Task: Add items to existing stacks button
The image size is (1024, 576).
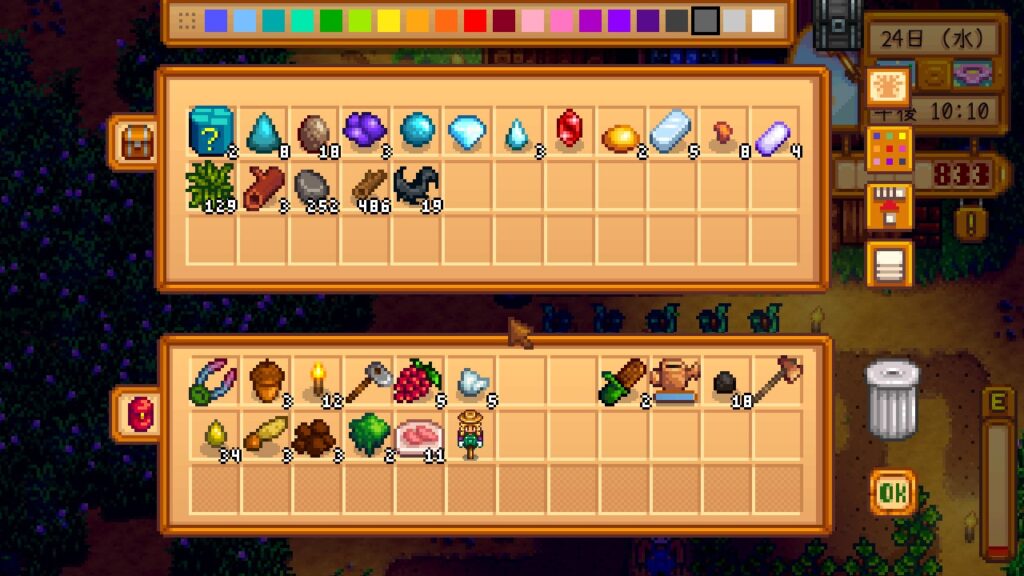Action: [x=886, y=205]
